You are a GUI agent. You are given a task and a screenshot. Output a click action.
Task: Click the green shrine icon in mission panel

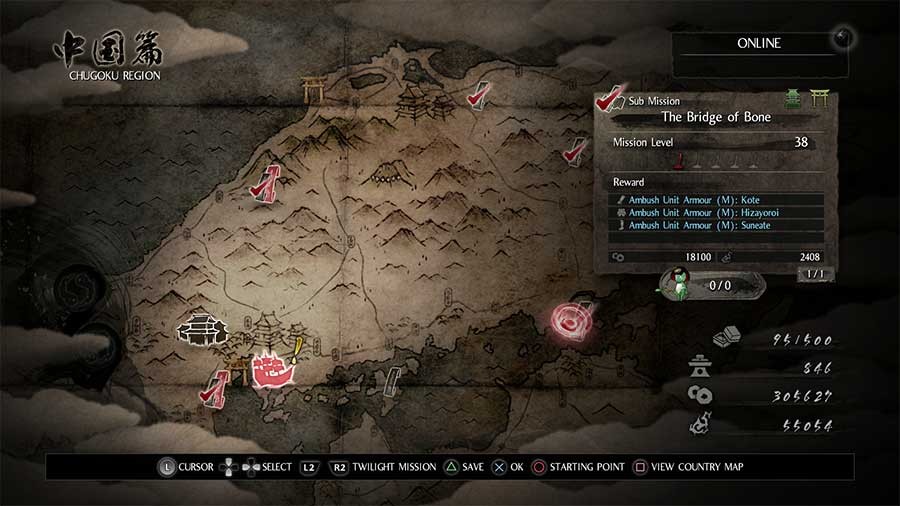793,98
